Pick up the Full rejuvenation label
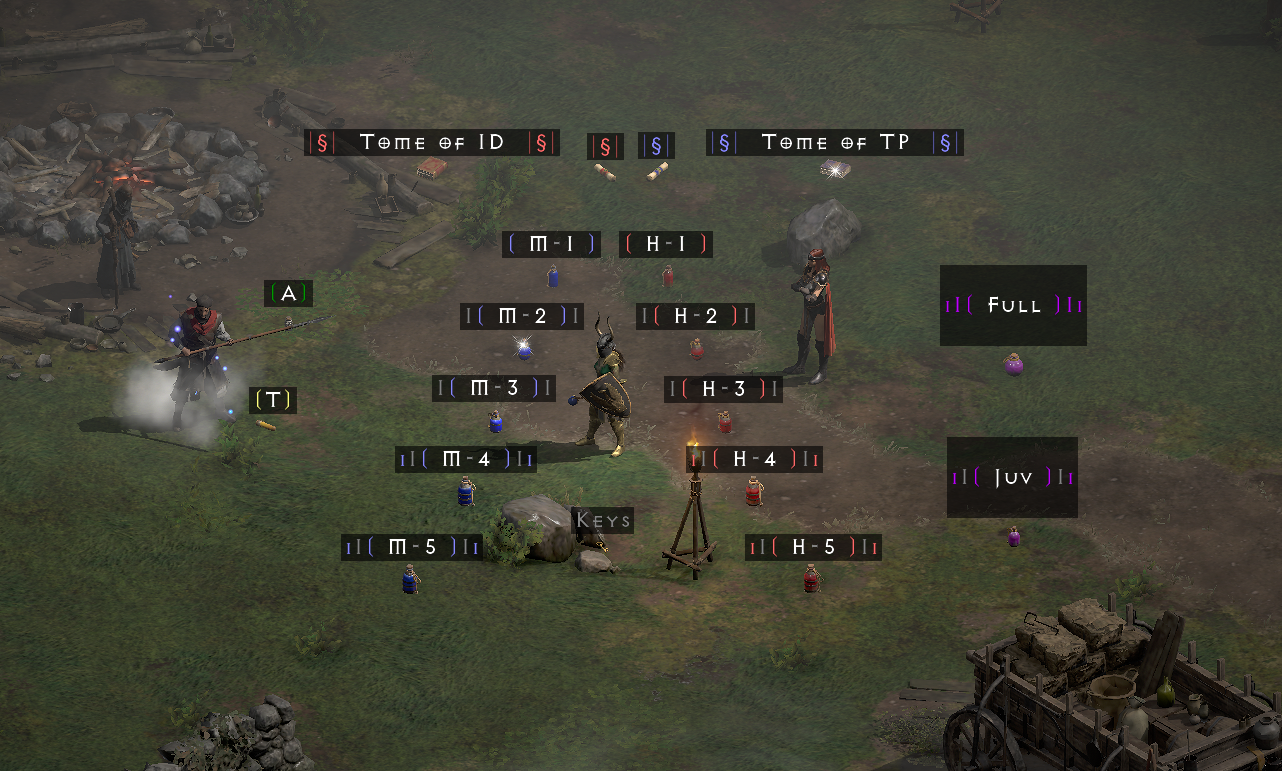The image size is (1282, 771). click(x=1013, y=305)
